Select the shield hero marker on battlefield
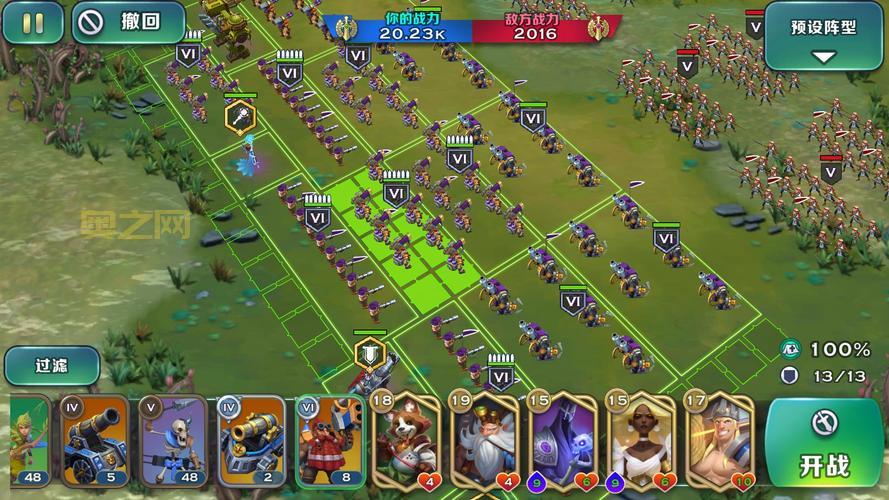This screenshot has width=889, height=500. (369, 352)
